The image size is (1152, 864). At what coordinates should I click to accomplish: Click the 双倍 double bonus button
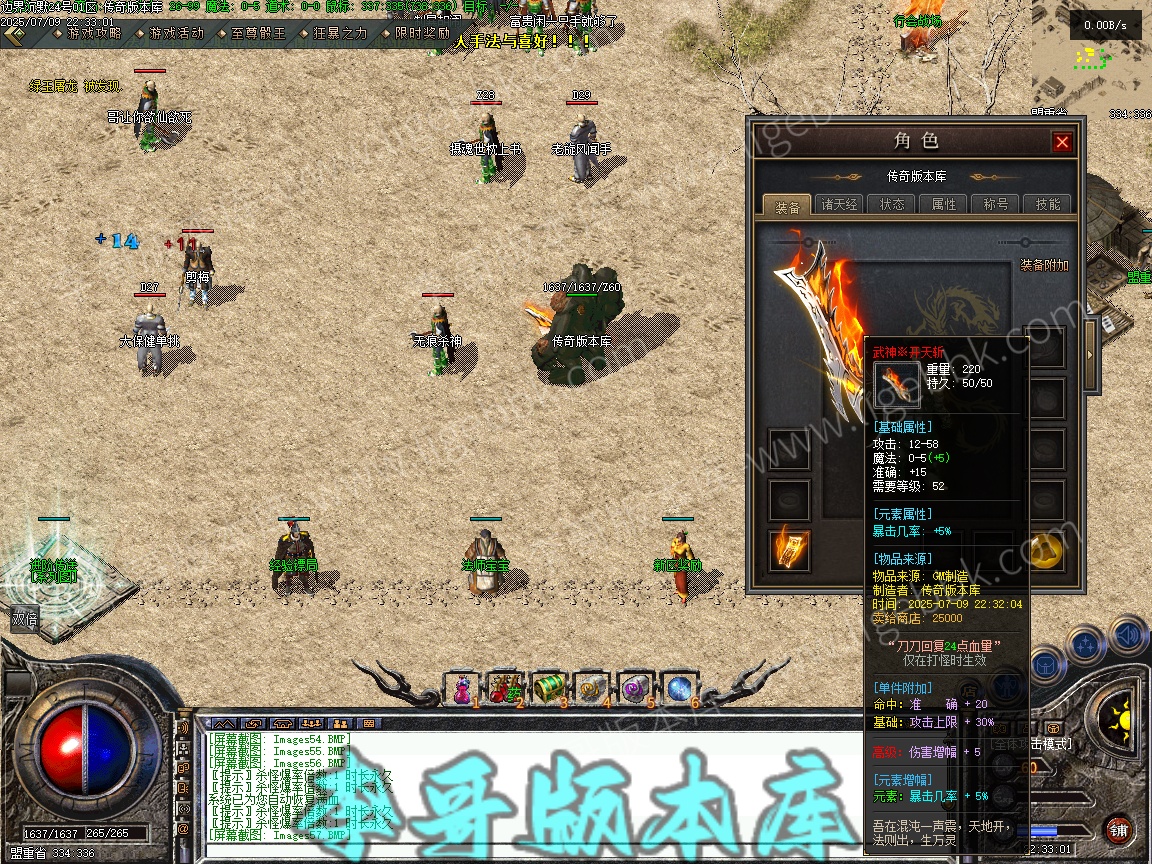click(x=25, y=620)
